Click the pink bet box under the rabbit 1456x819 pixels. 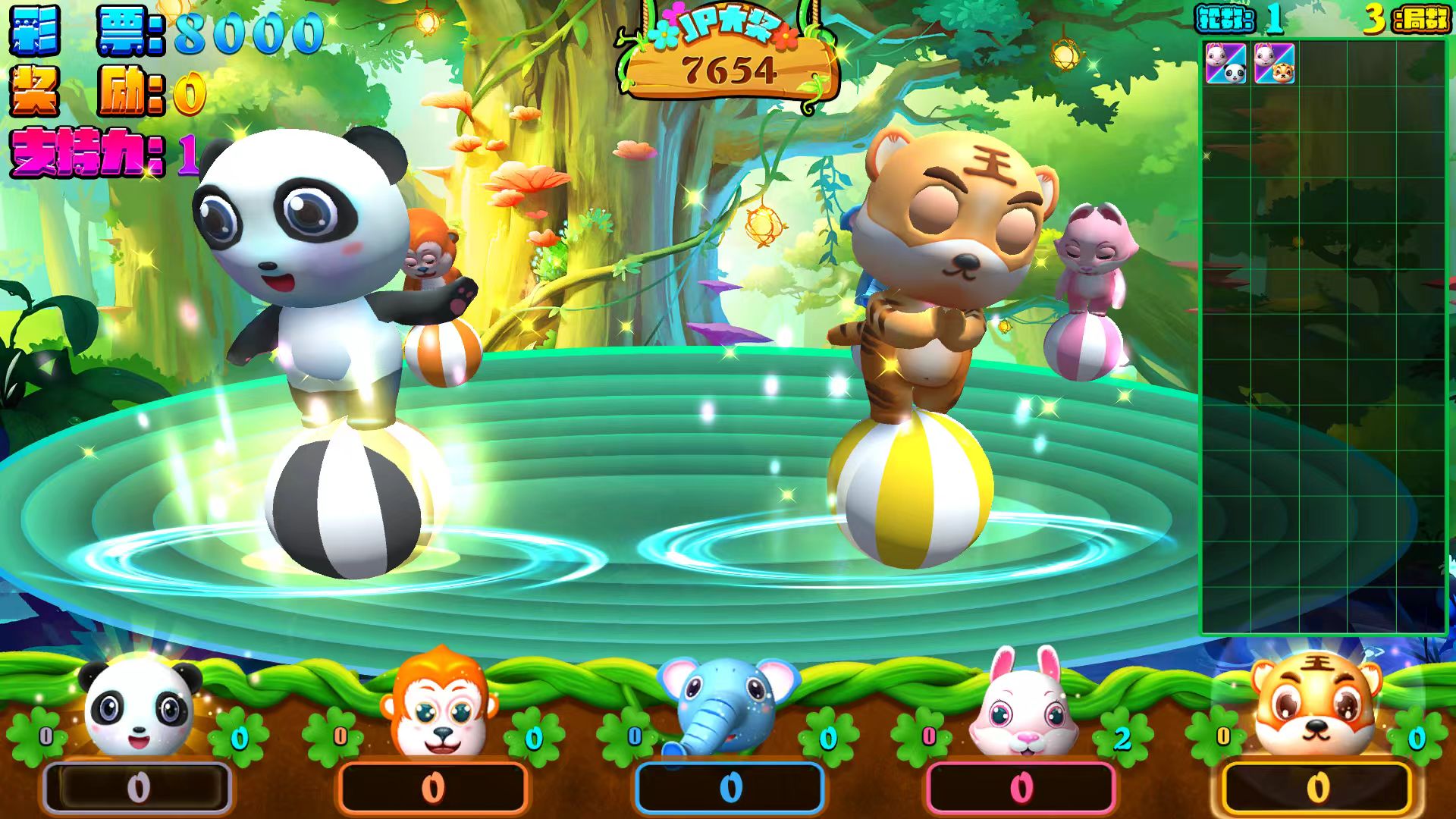1021,788
